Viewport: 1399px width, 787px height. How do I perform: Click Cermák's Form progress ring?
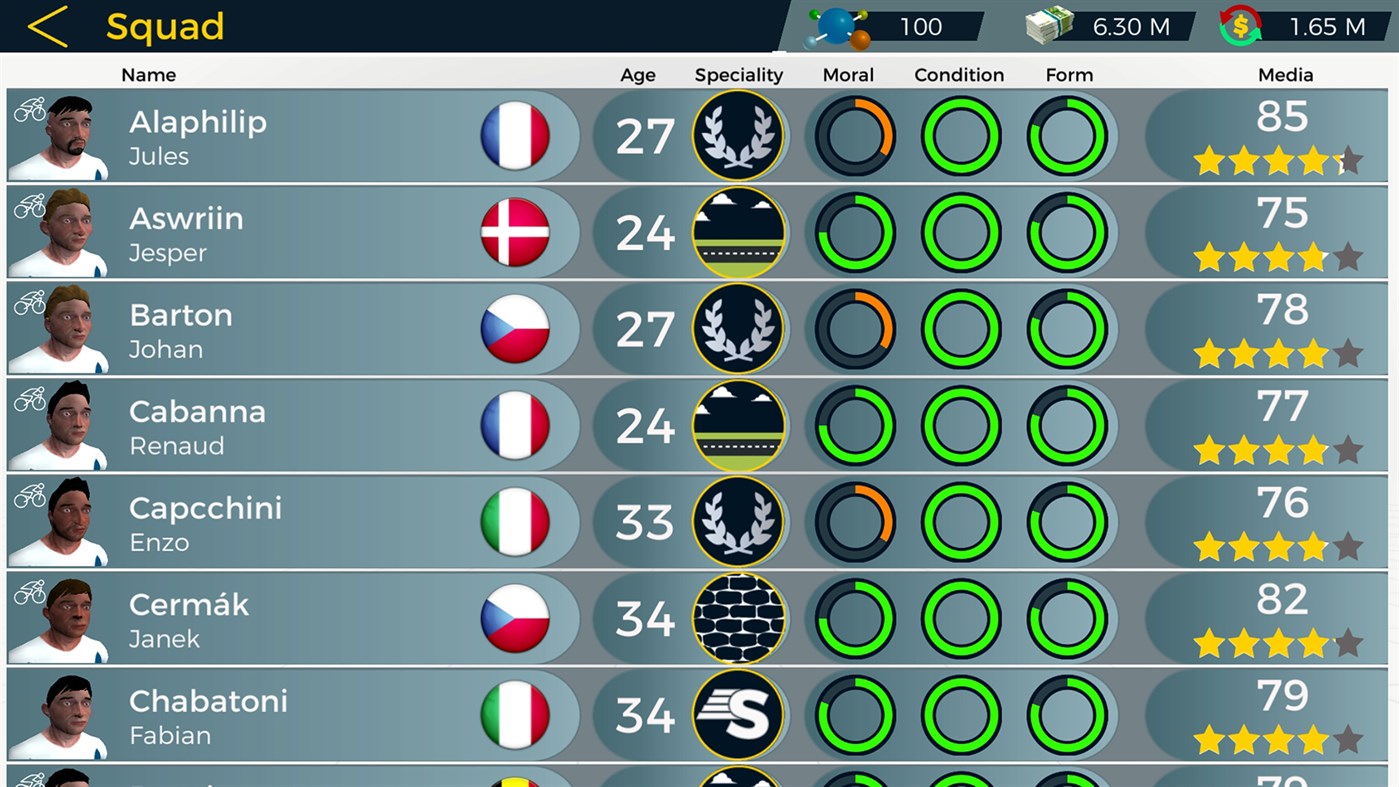[x=1068, y=618]
